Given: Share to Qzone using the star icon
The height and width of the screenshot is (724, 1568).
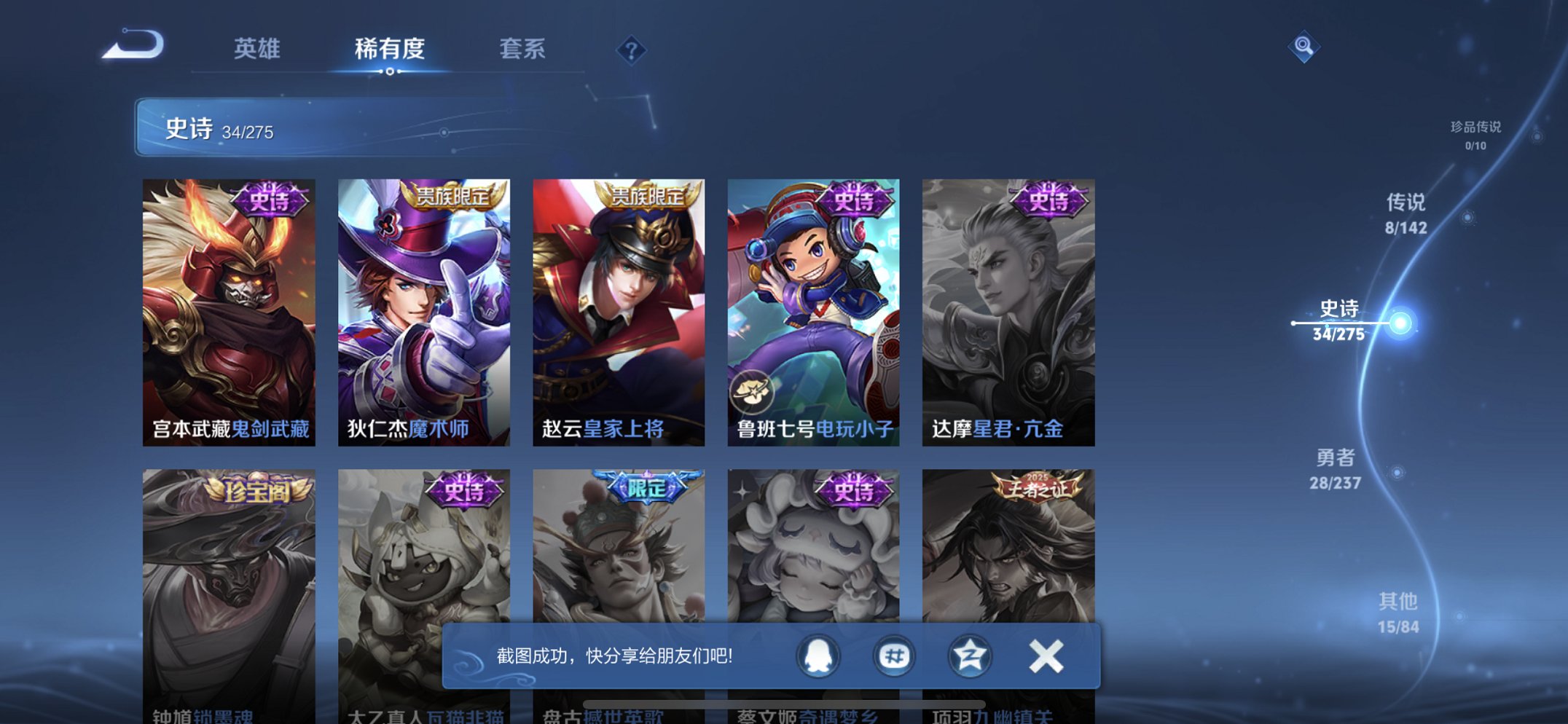Looking at the screenshot, I should pyautogui.click(x=968, y=655).
